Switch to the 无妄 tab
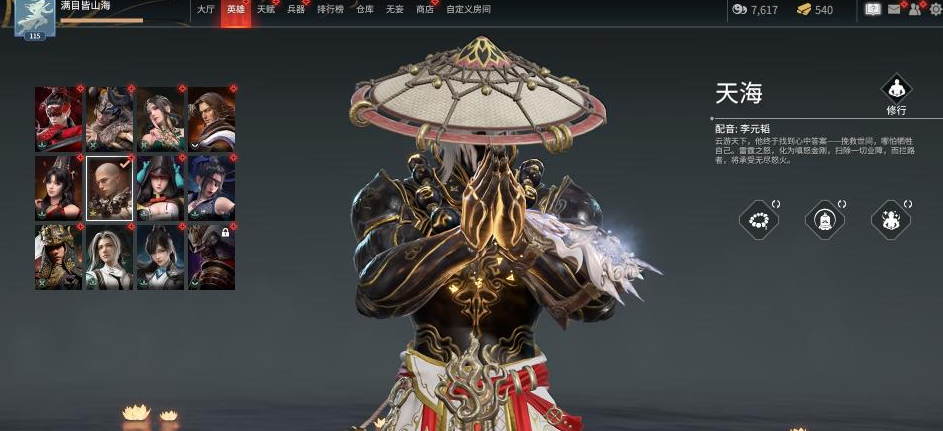Screen dimensions: 943x431 coord(394,9)
